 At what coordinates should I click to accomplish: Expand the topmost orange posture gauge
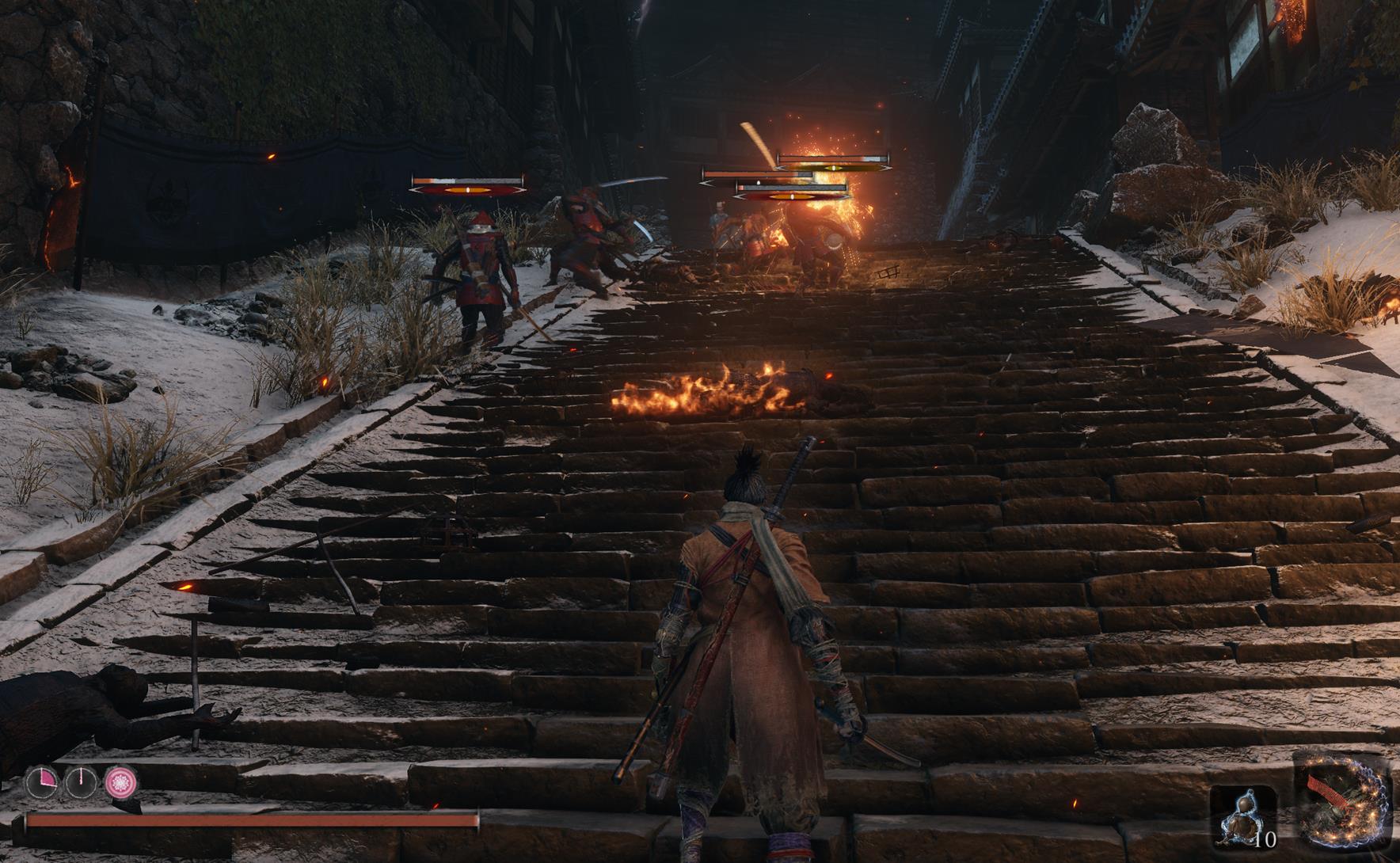(x=832, y=168)
